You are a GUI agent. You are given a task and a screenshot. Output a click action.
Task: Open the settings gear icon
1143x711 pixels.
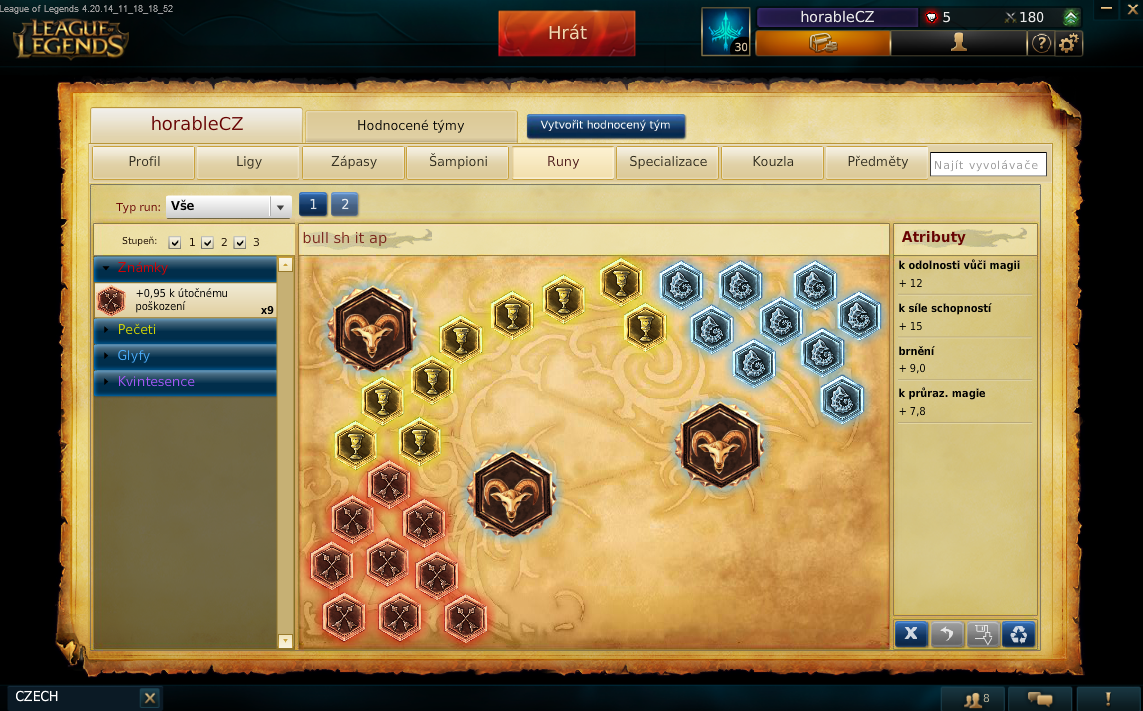tap(1069, 43)
